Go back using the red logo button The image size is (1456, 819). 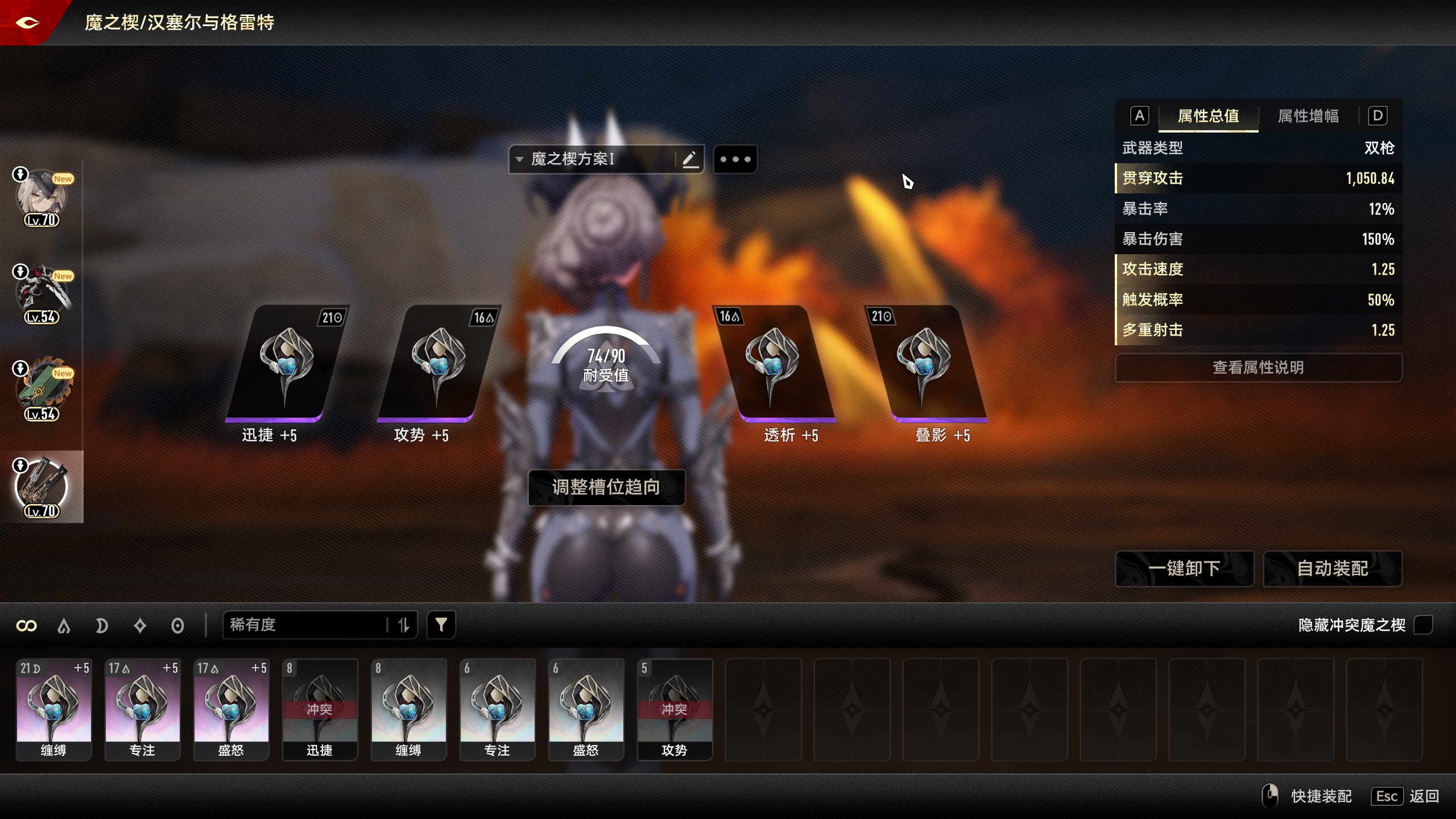27,23
